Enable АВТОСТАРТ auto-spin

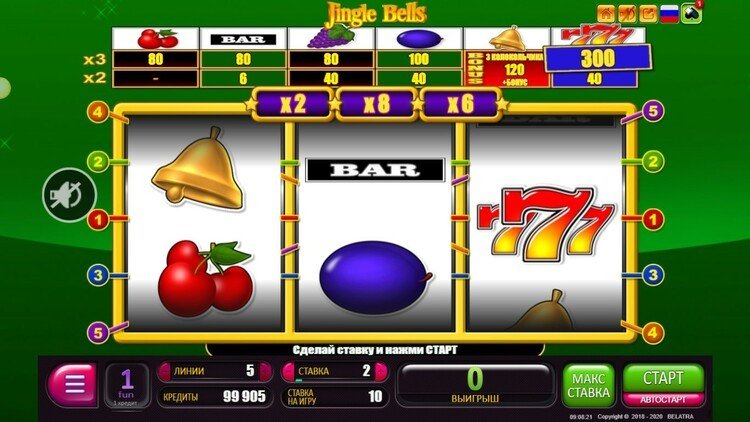tap(664, 399)
